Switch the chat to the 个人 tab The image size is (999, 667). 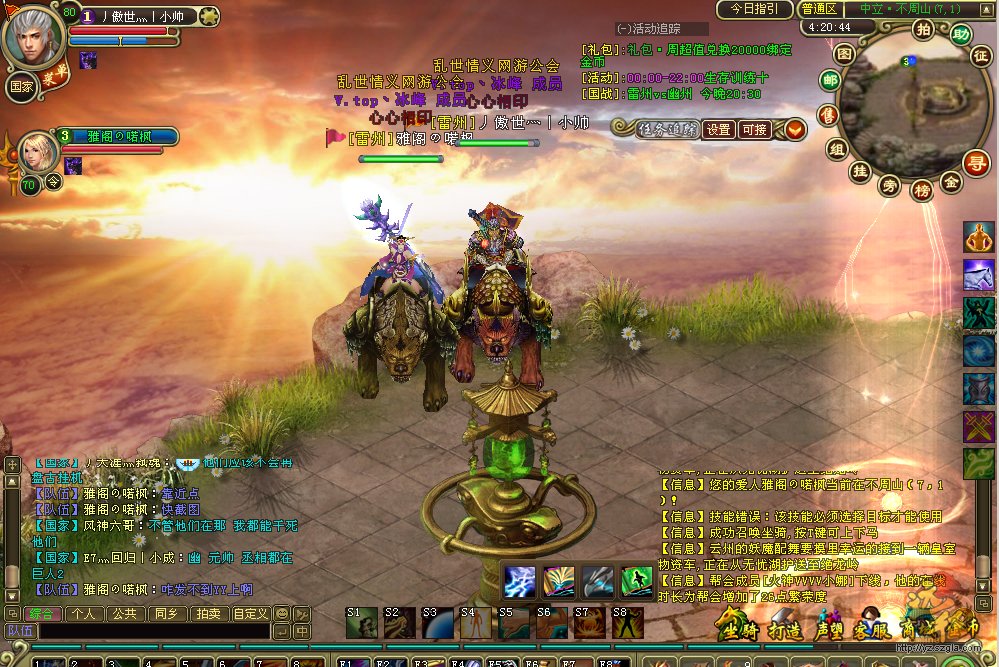(x=85, y=613)
